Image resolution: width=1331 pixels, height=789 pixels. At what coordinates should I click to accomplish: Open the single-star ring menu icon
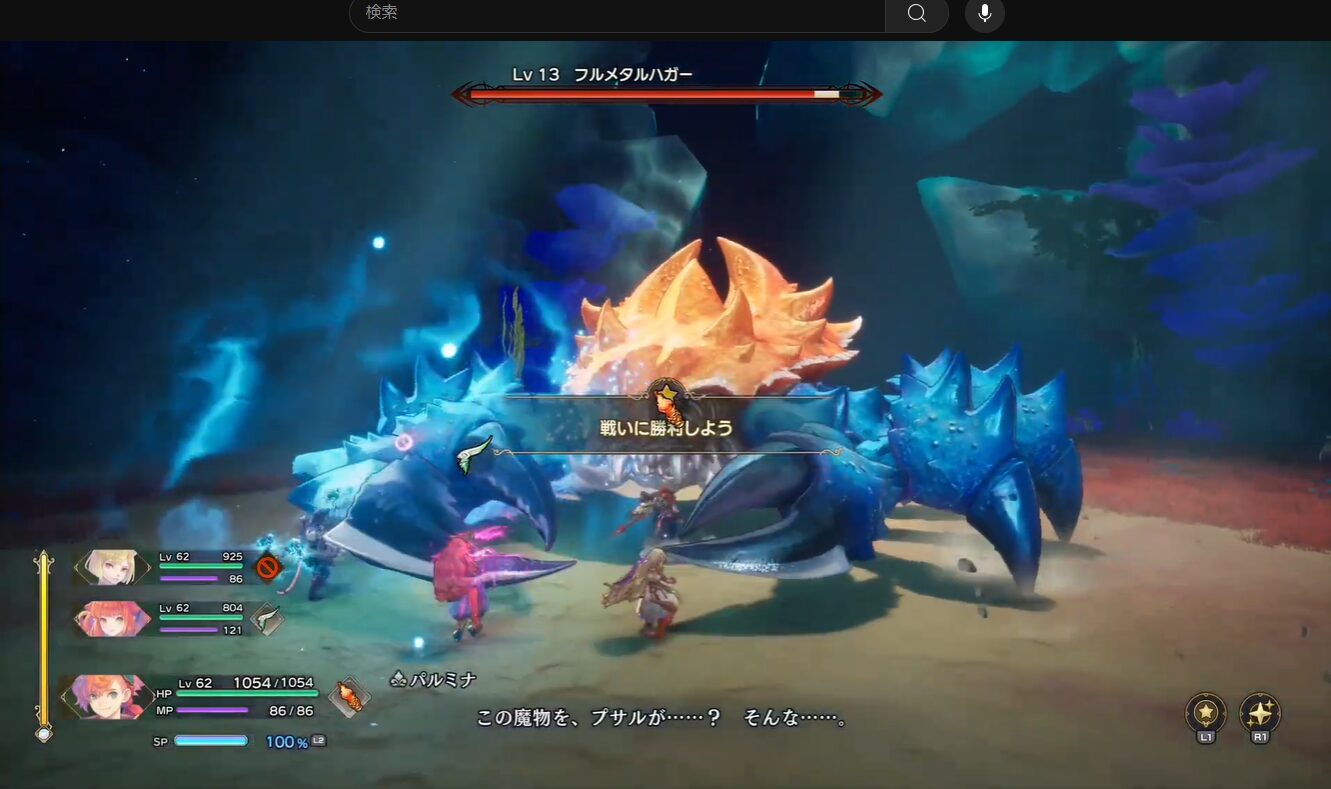coord(1206,714)
